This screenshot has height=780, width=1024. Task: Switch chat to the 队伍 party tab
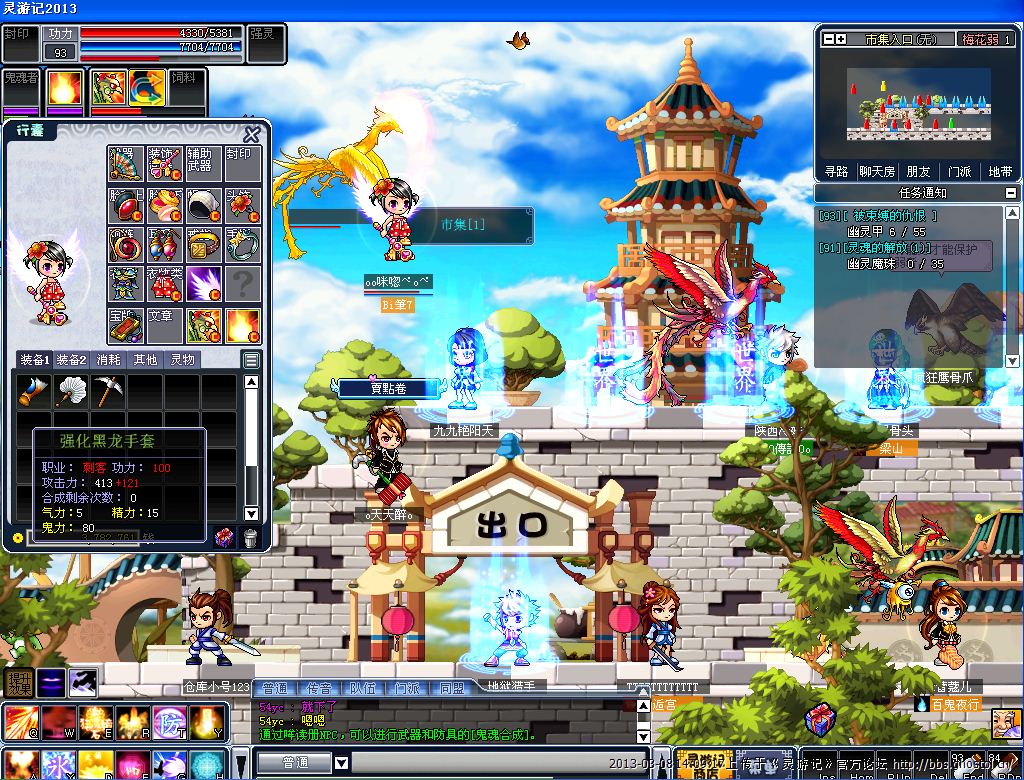coord(362,688)
